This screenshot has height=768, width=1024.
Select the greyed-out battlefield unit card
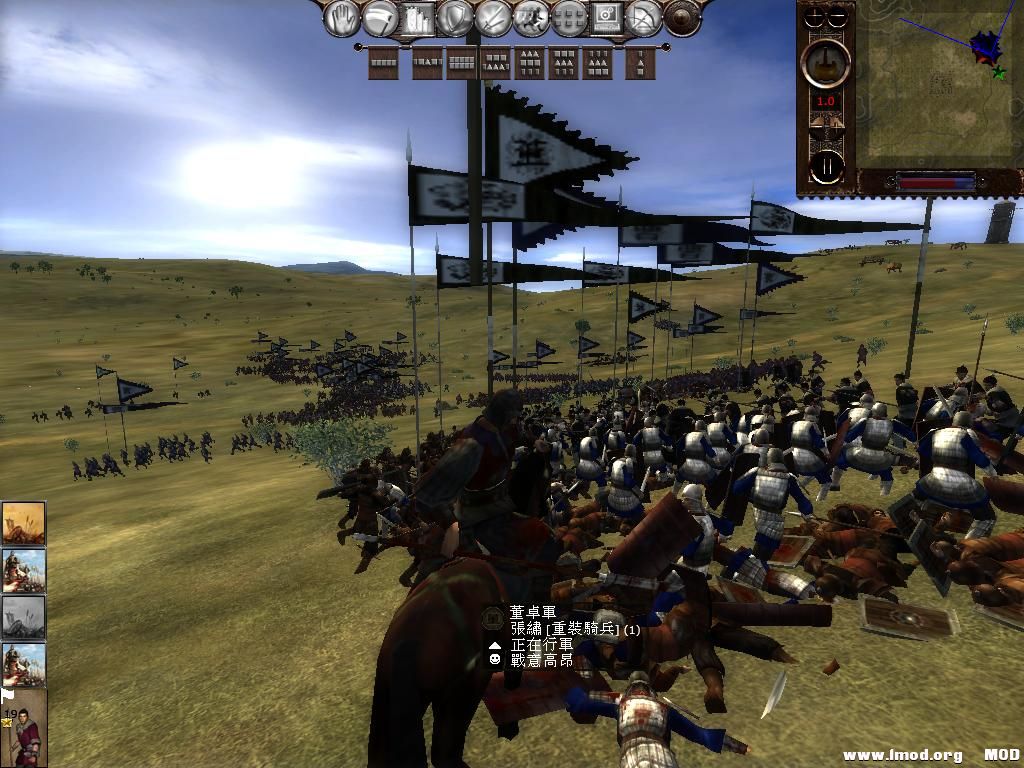point(23,617)
